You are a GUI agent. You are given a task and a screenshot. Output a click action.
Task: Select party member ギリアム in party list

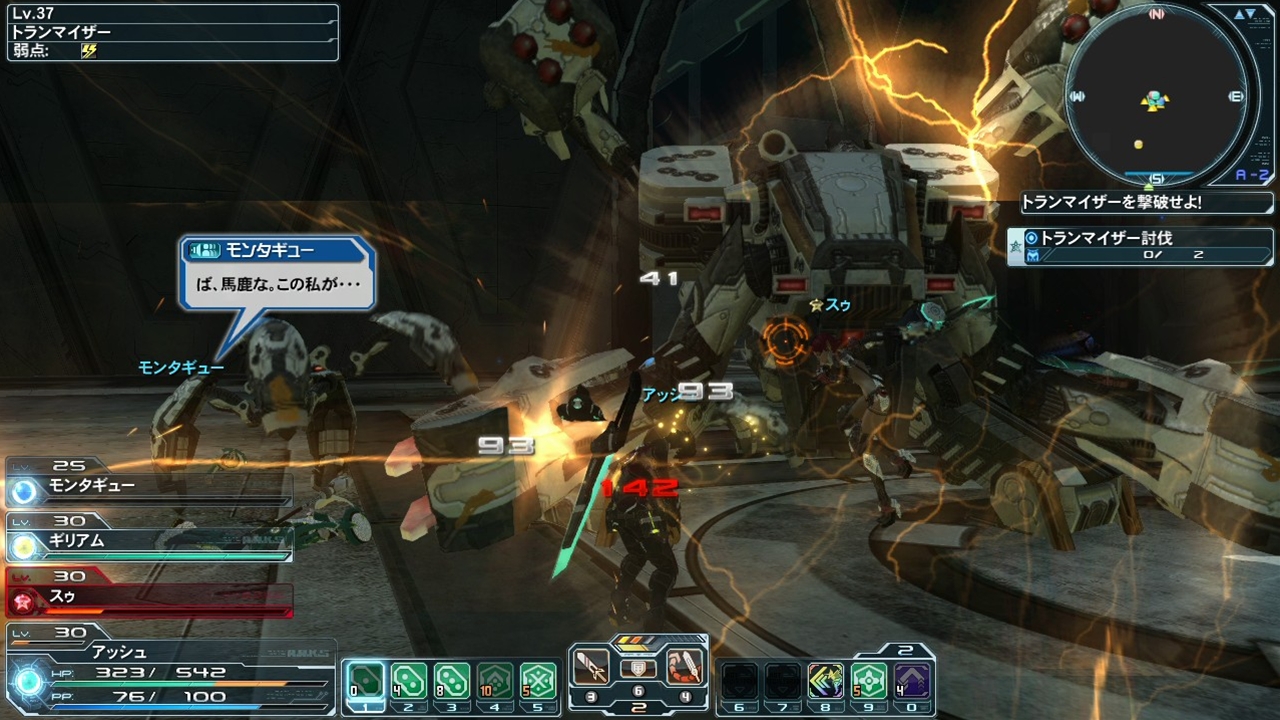[x=150, y=542]
